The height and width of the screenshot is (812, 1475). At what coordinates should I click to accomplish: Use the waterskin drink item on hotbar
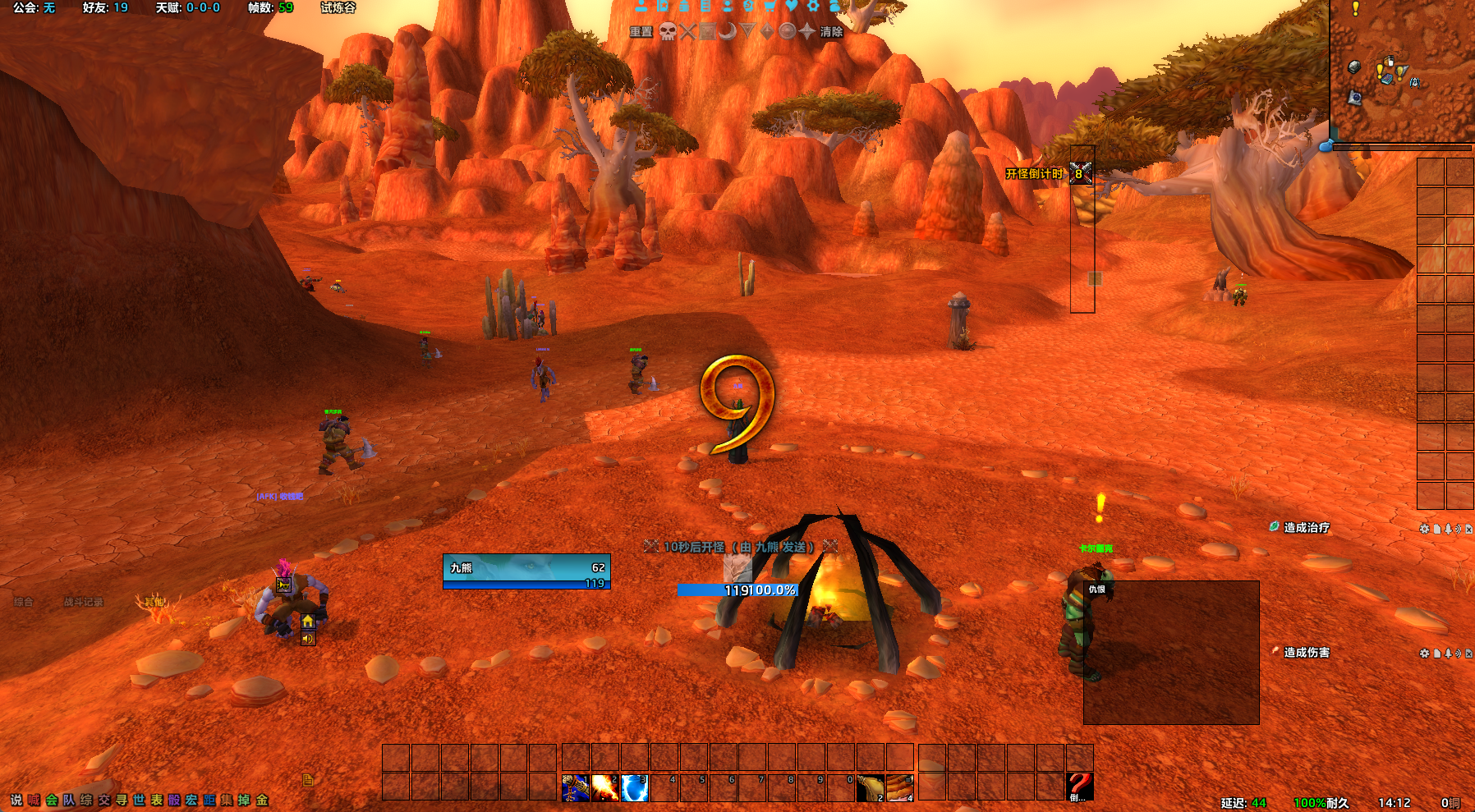[871, 787]
